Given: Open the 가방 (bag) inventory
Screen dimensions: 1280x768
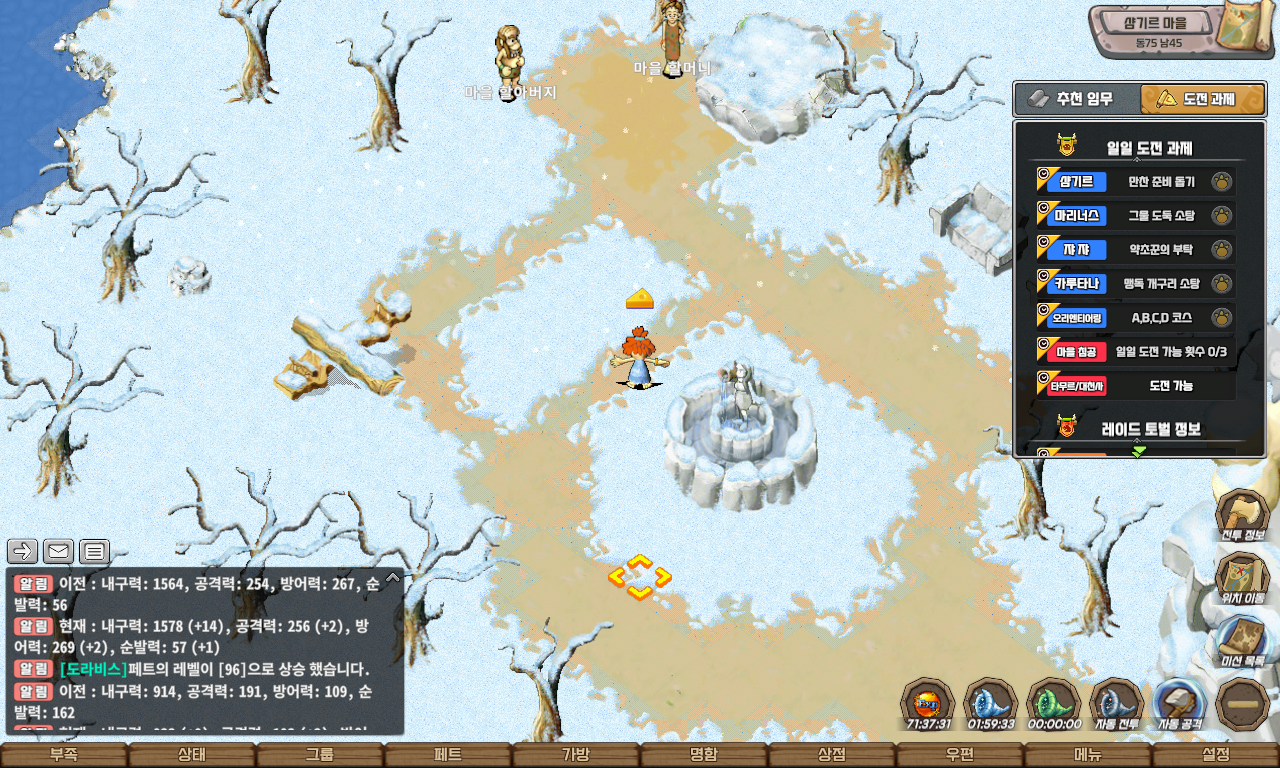Looking at the screenshot, I should pyautogui.click(x=576, y=755).
